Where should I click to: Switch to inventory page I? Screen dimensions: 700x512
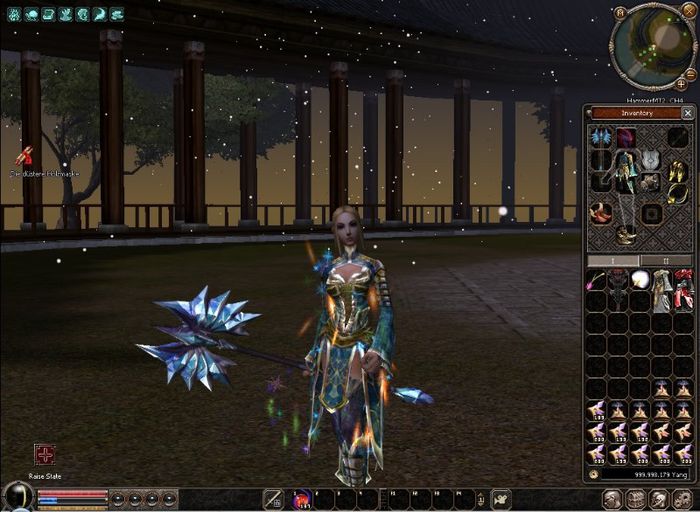click(x=613, y=260)
